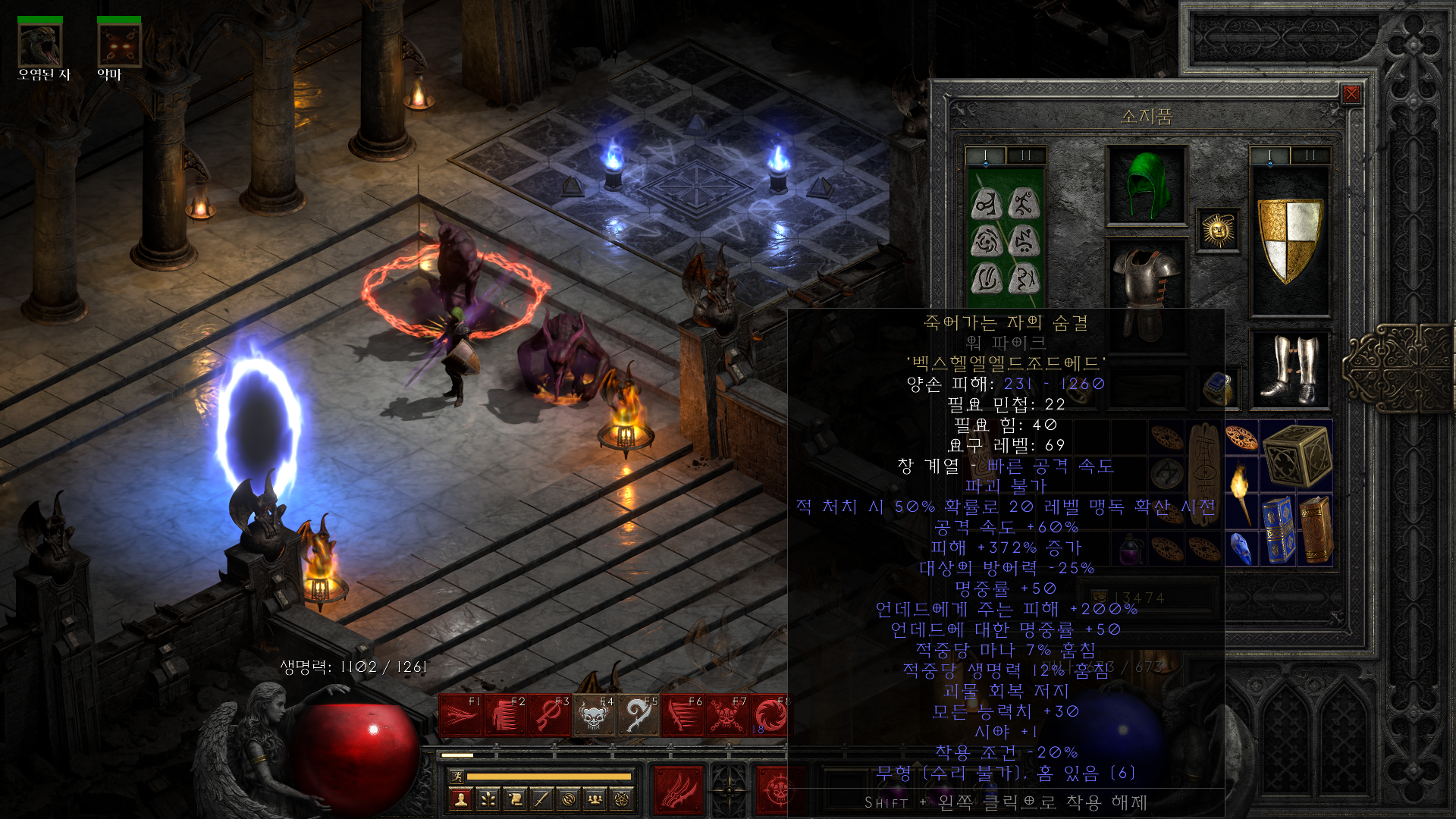
Task: Select the sun face amulet
Action: coord(1218,230)
